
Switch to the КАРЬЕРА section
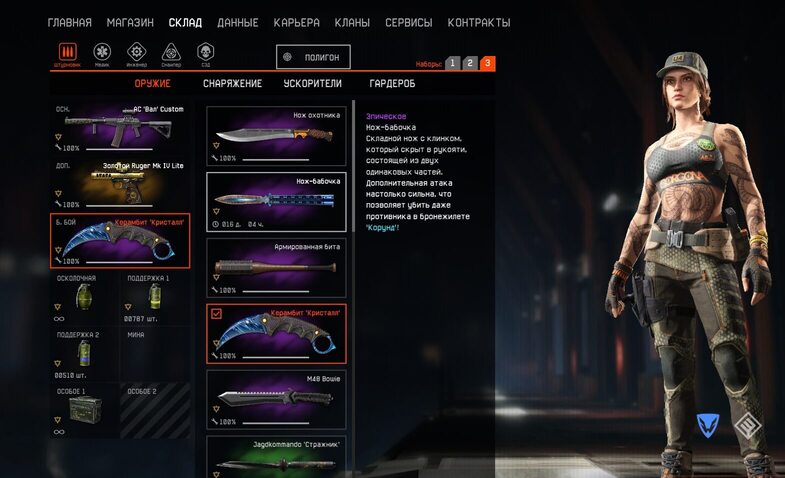coord(295,22)
